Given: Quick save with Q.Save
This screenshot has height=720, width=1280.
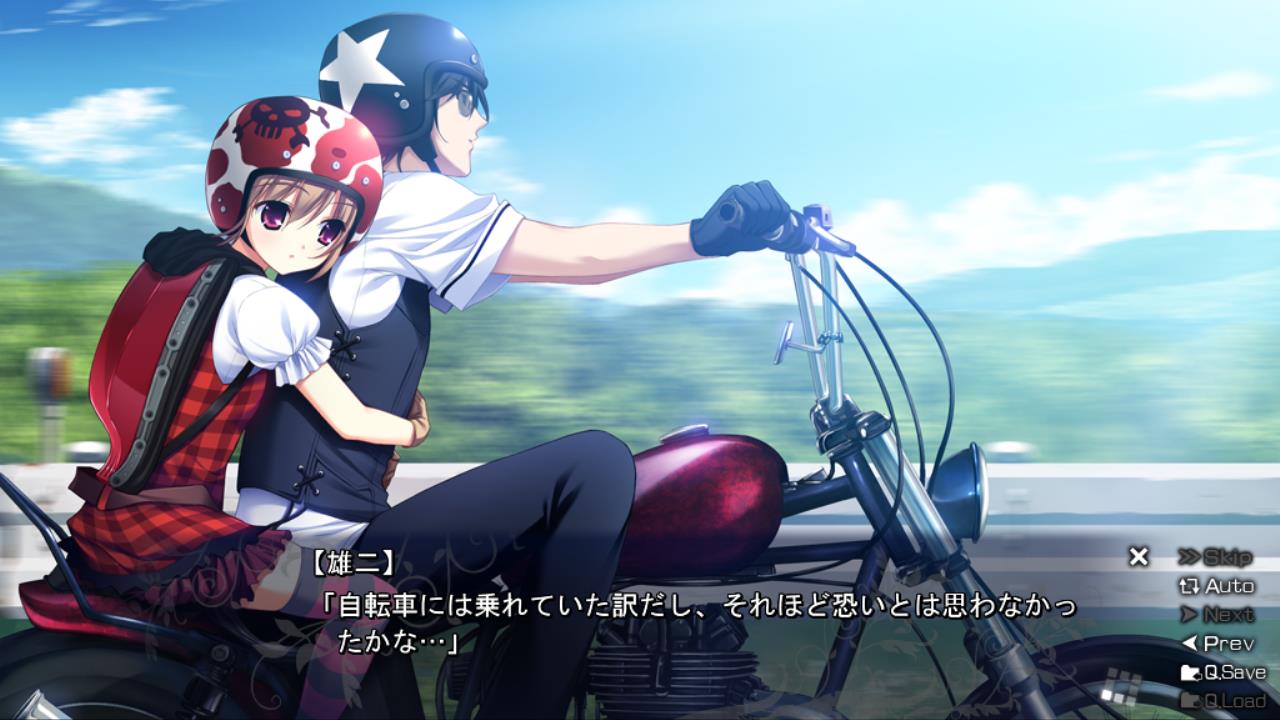Looking at the screenshot, I should coord(1223,673).
